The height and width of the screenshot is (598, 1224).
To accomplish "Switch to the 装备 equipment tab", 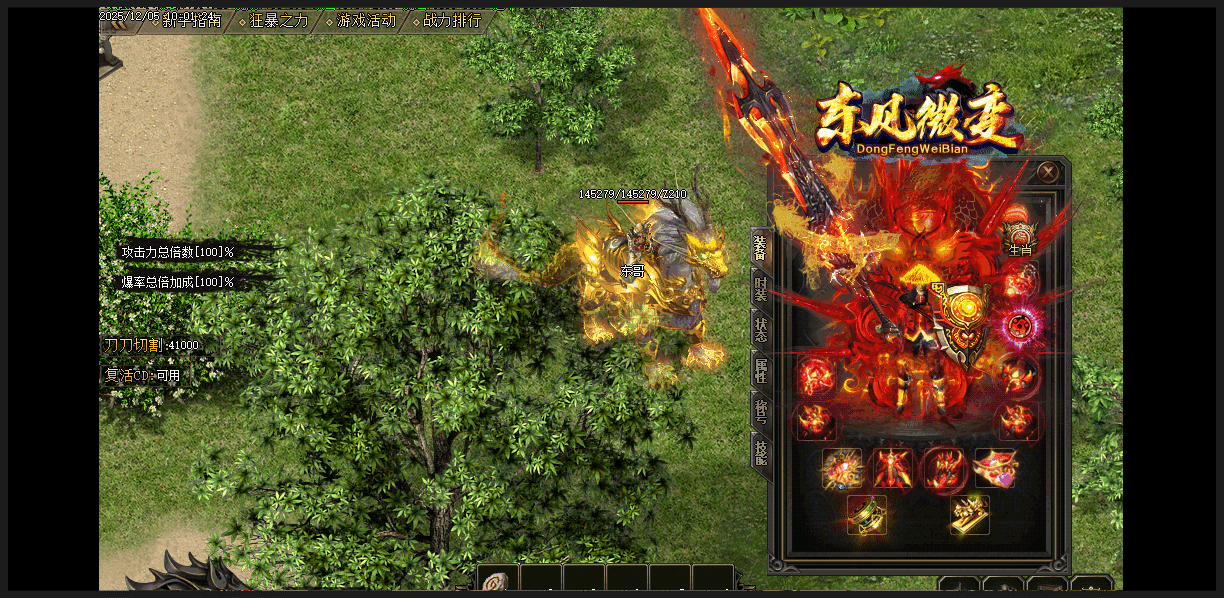I will pyautogui.click(x=761, y=247).
